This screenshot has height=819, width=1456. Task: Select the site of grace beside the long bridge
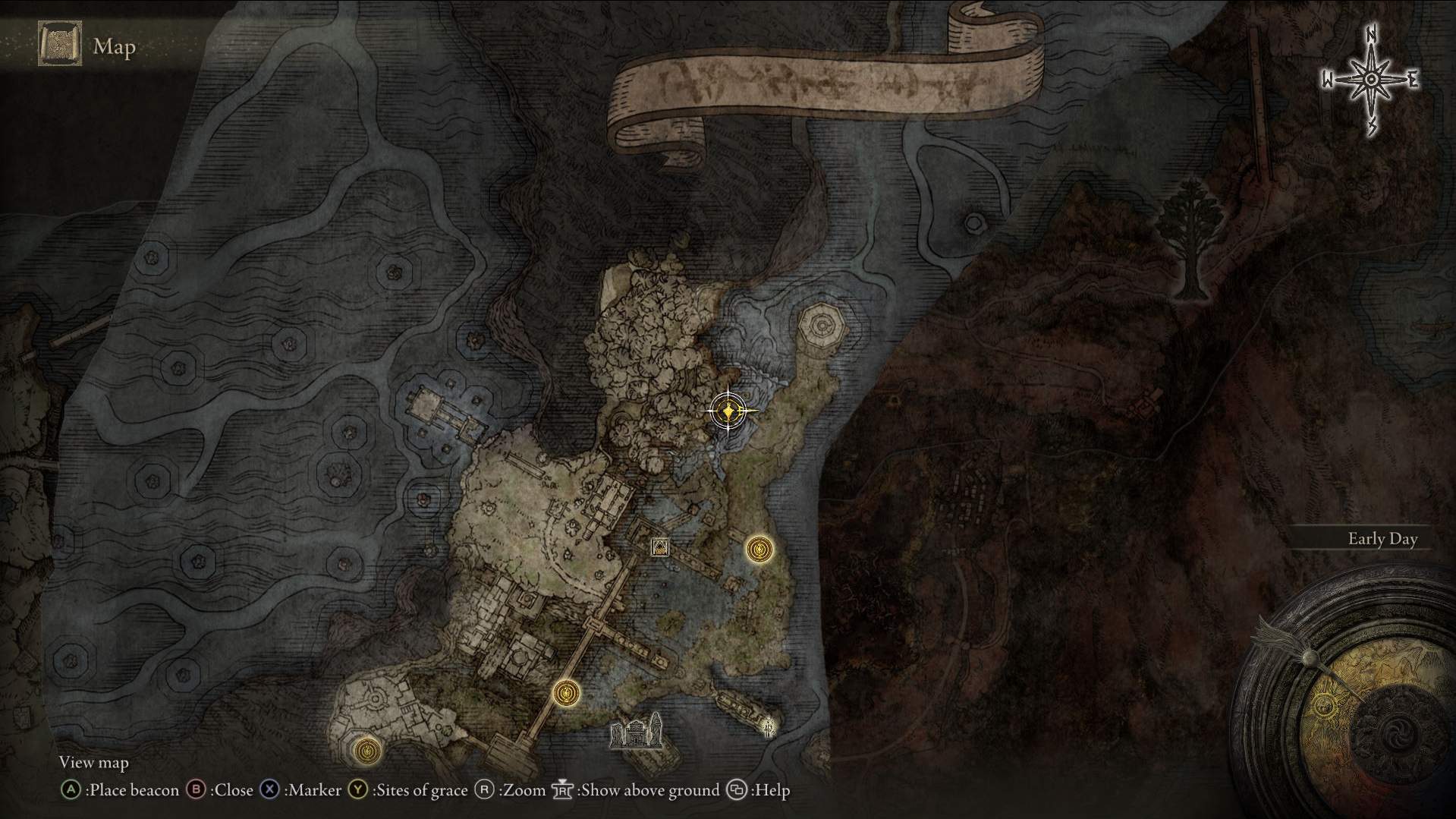[x=566, y=693]
